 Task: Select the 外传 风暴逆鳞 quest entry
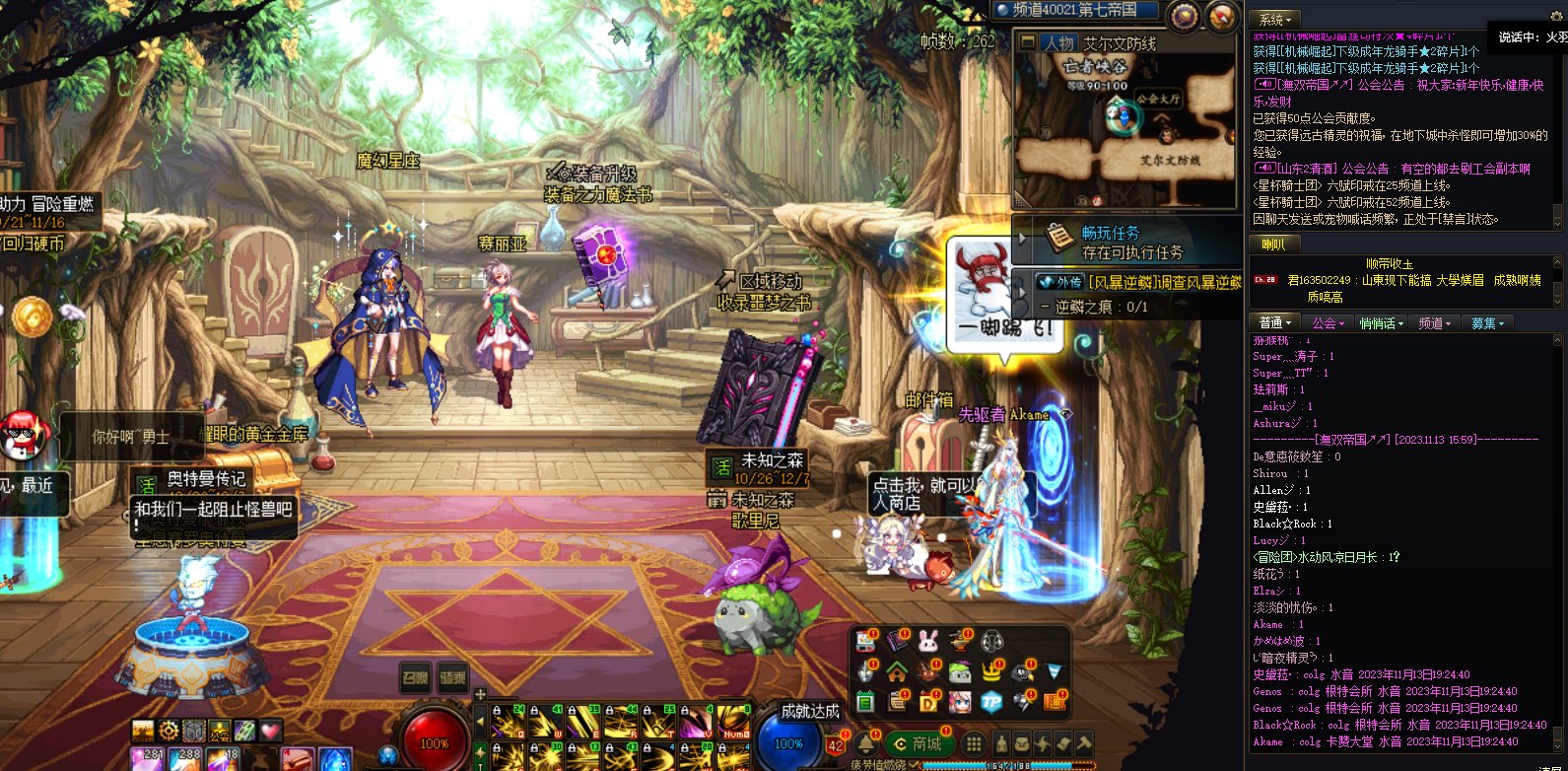(x=1138, y=282)
